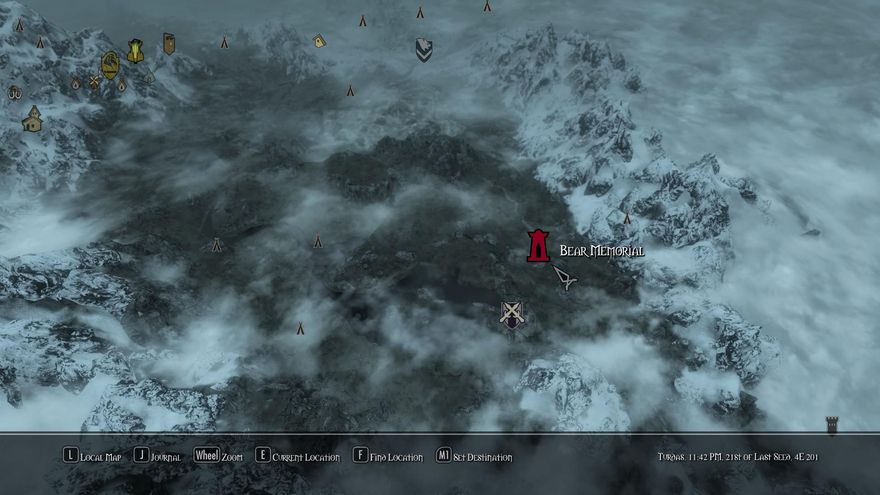This screenshot has height=495, width=880.
Task: Click the dark castle tower marker
Action: coord(831,426)
